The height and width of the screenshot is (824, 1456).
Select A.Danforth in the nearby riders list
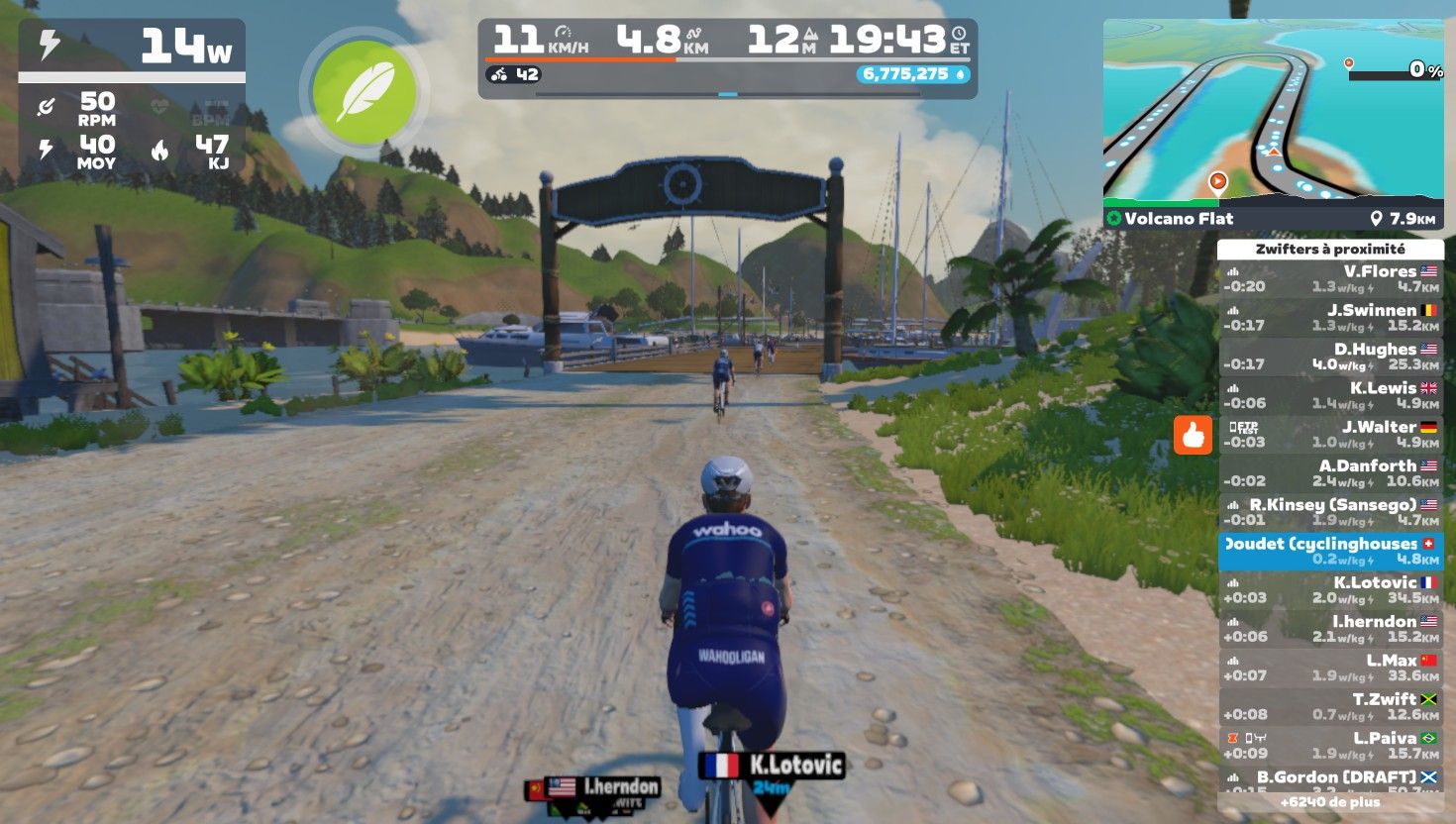click(x=1330, y=472)
